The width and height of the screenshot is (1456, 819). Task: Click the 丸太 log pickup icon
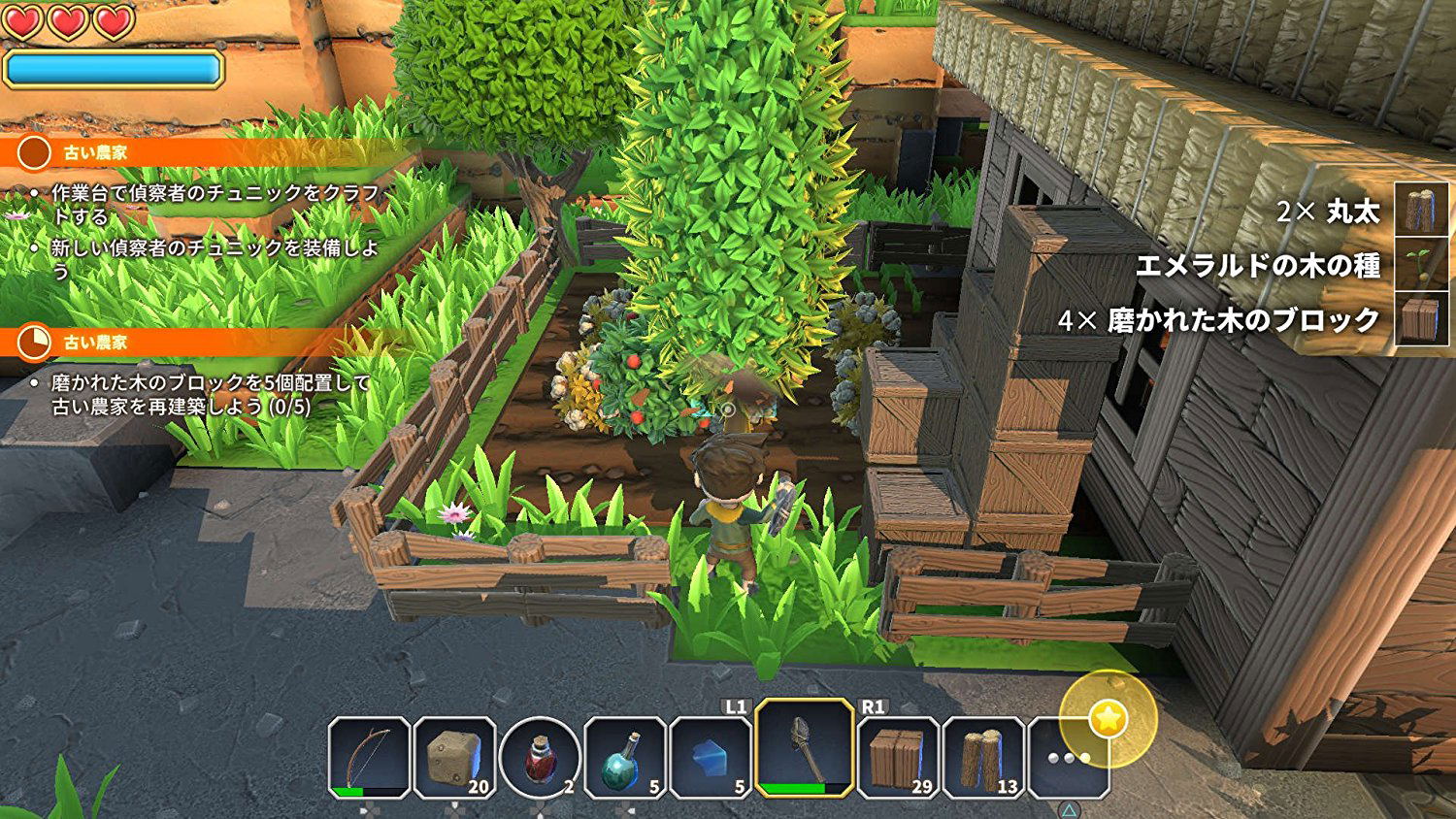(1421, 212)
